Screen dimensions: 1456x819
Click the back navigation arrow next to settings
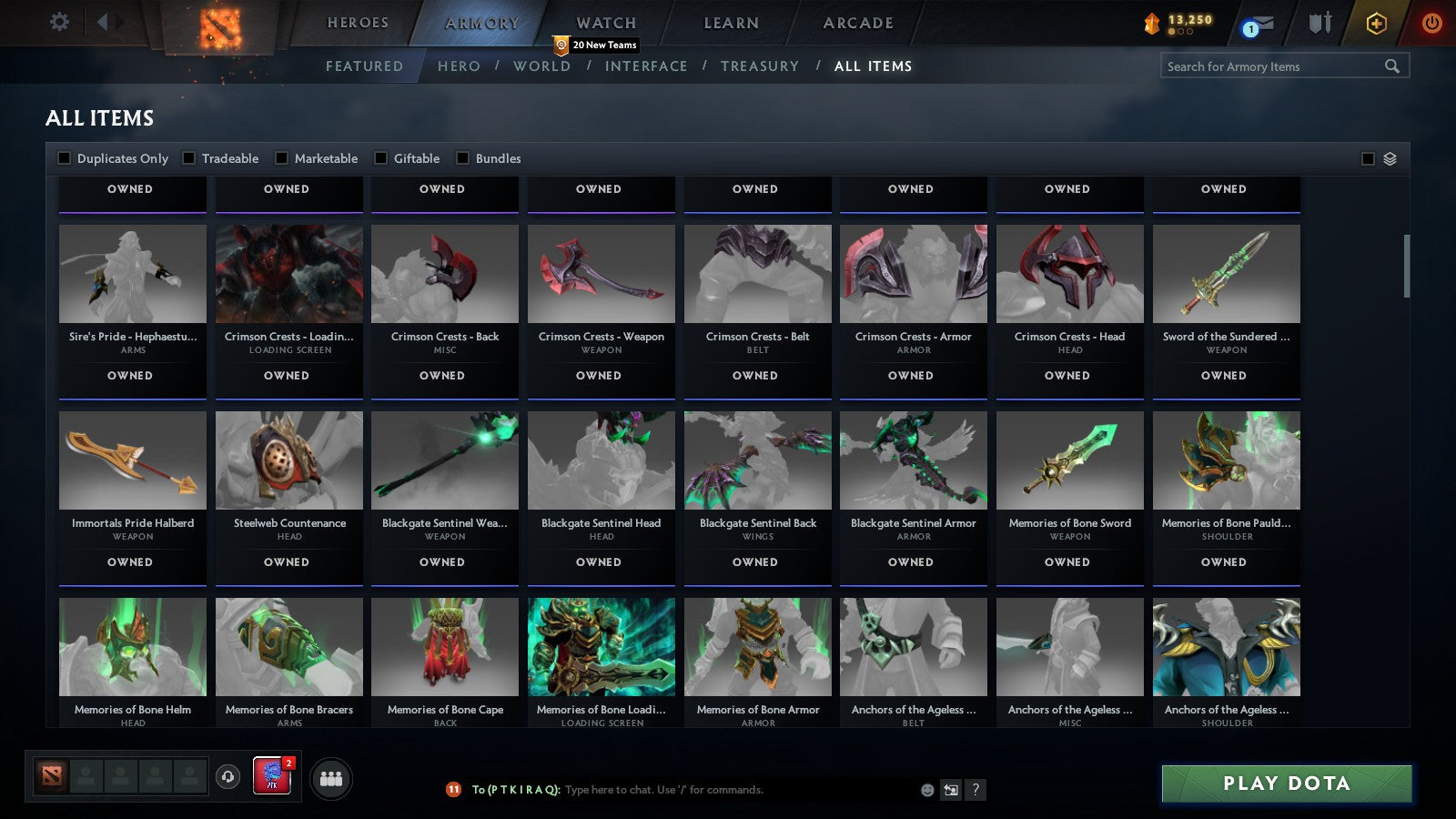pos(103,22)
